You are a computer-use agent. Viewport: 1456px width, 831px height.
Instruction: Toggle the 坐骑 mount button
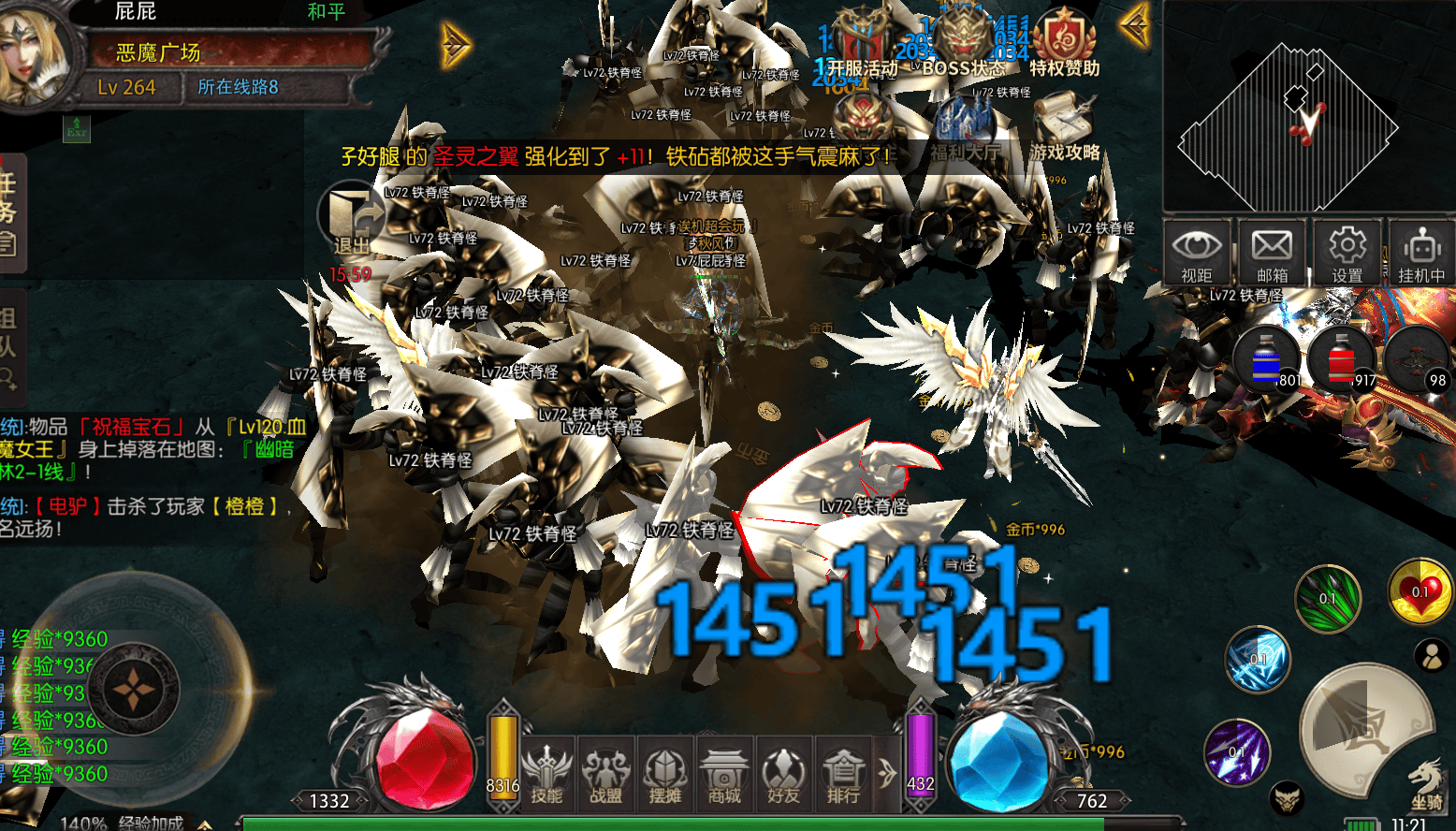tap(1426, 784)
